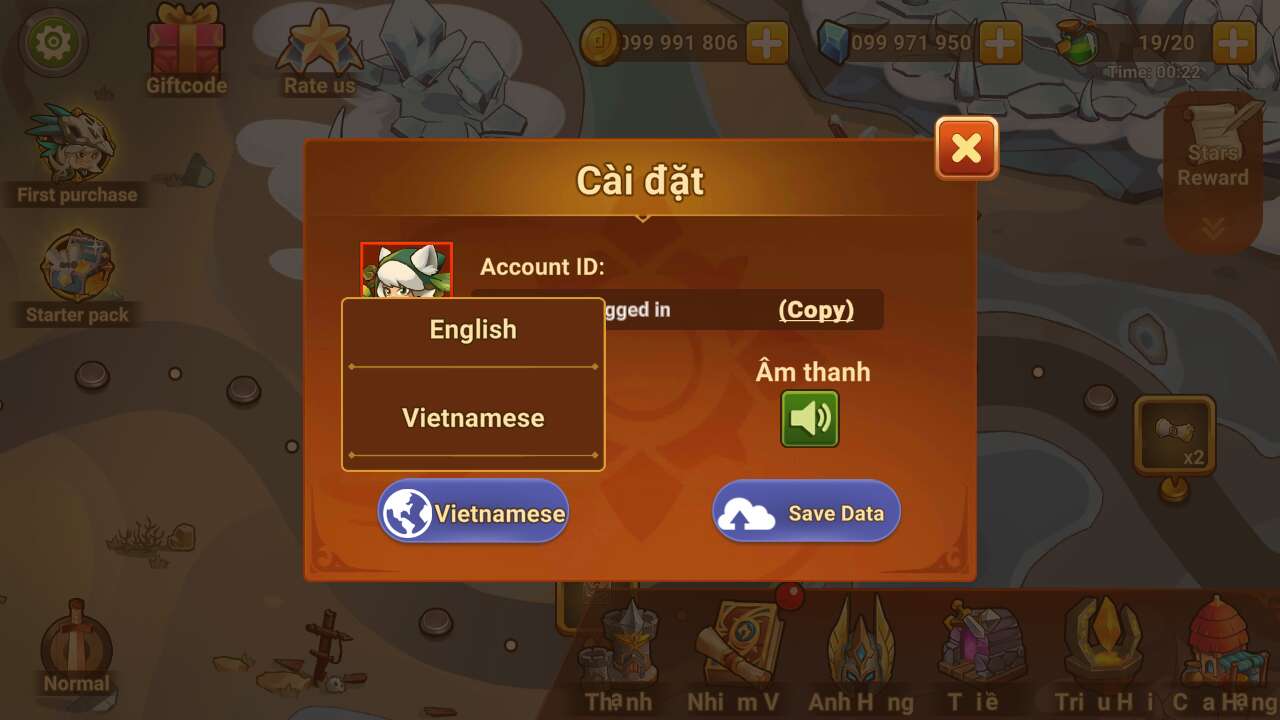
Task: Open the Giftcode icon at top left
Action: pyautogui.click(x=186, y=42)
